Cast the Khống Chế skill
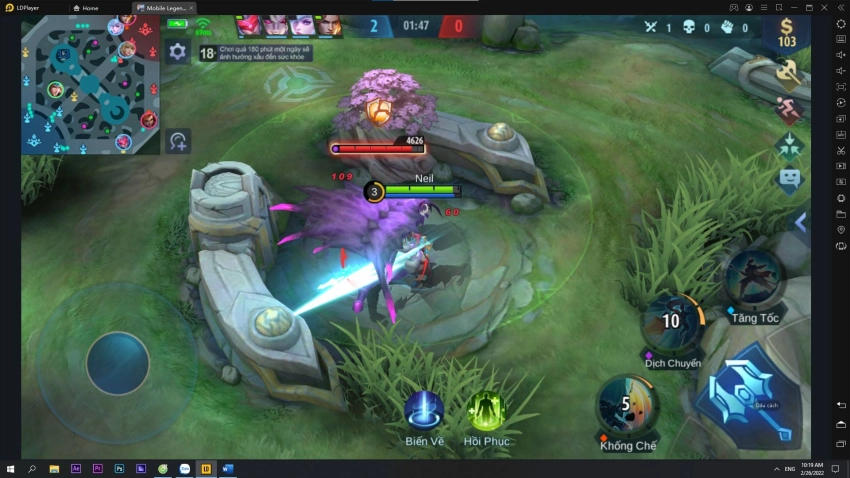 (628, 404)
